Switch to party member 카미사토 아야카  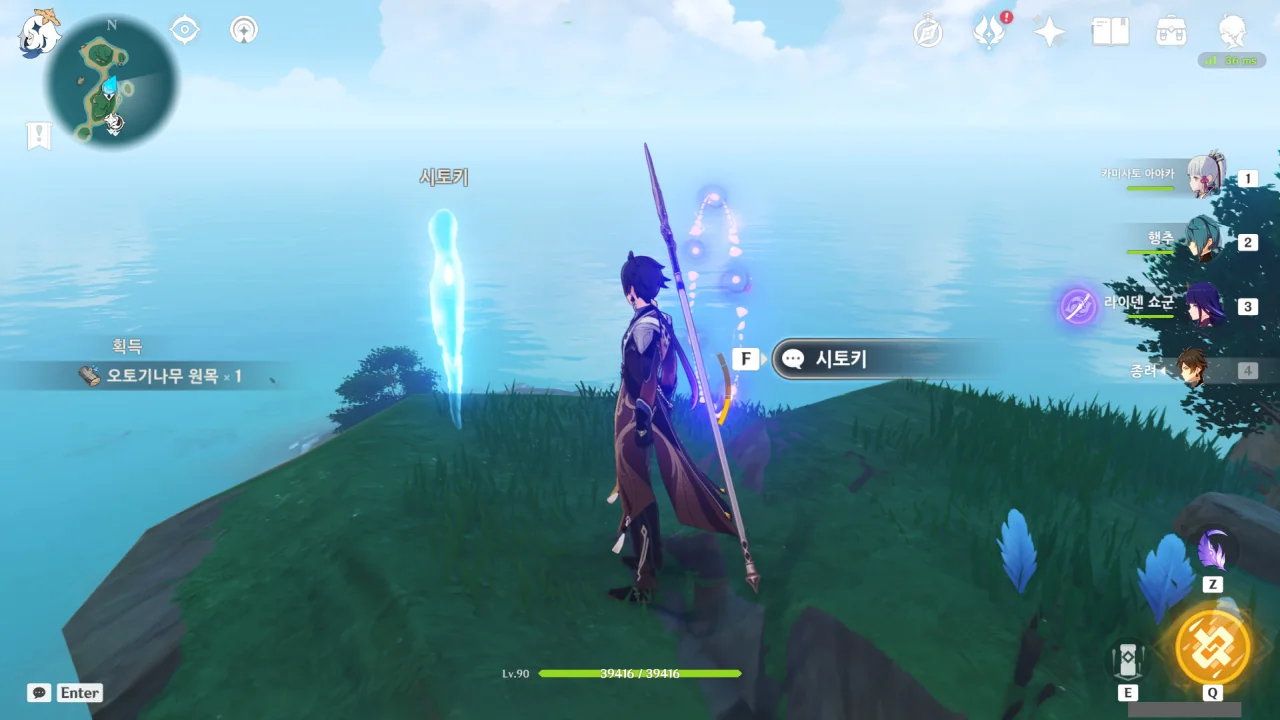point(1205,178)
